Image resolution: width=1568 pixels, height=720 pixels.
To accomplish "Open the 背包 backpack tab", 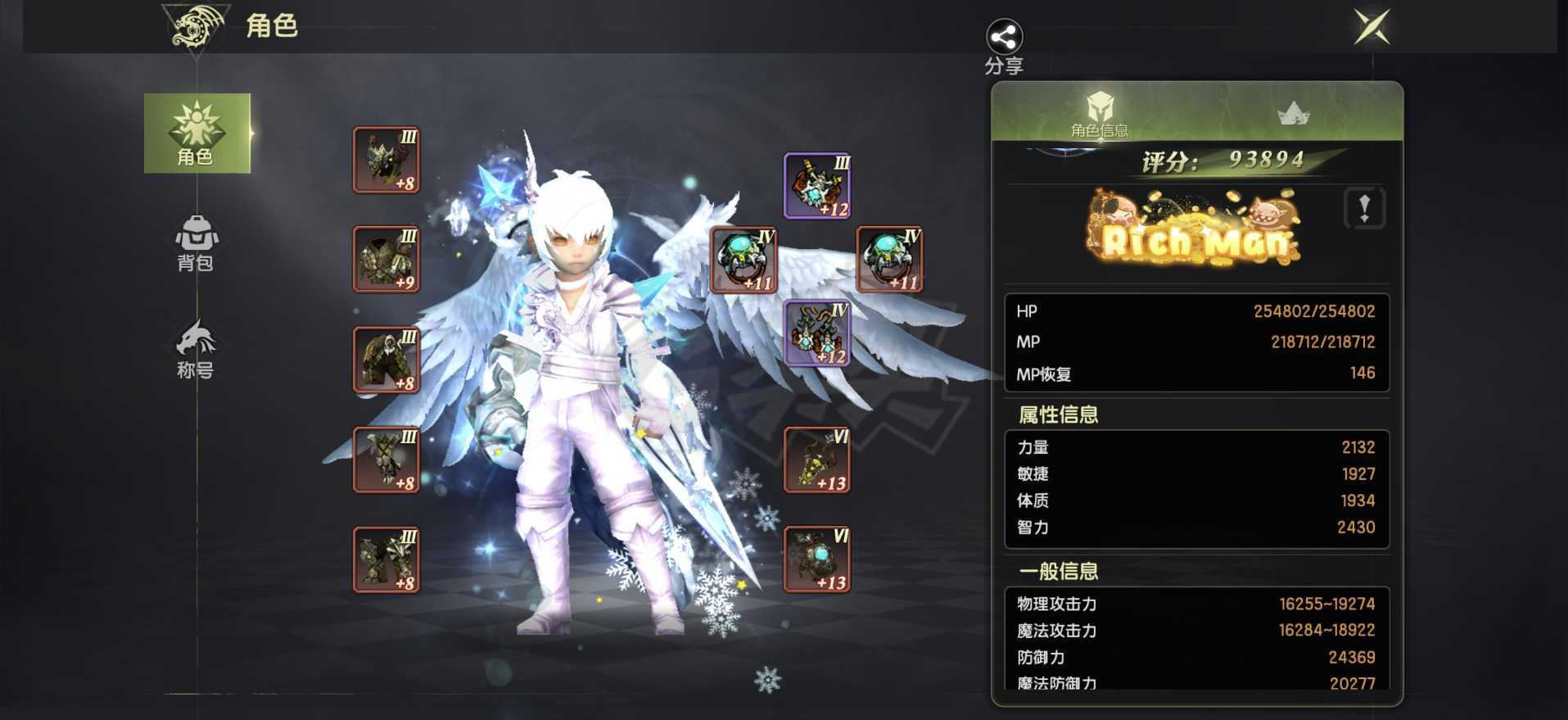I will coord(196,242).
